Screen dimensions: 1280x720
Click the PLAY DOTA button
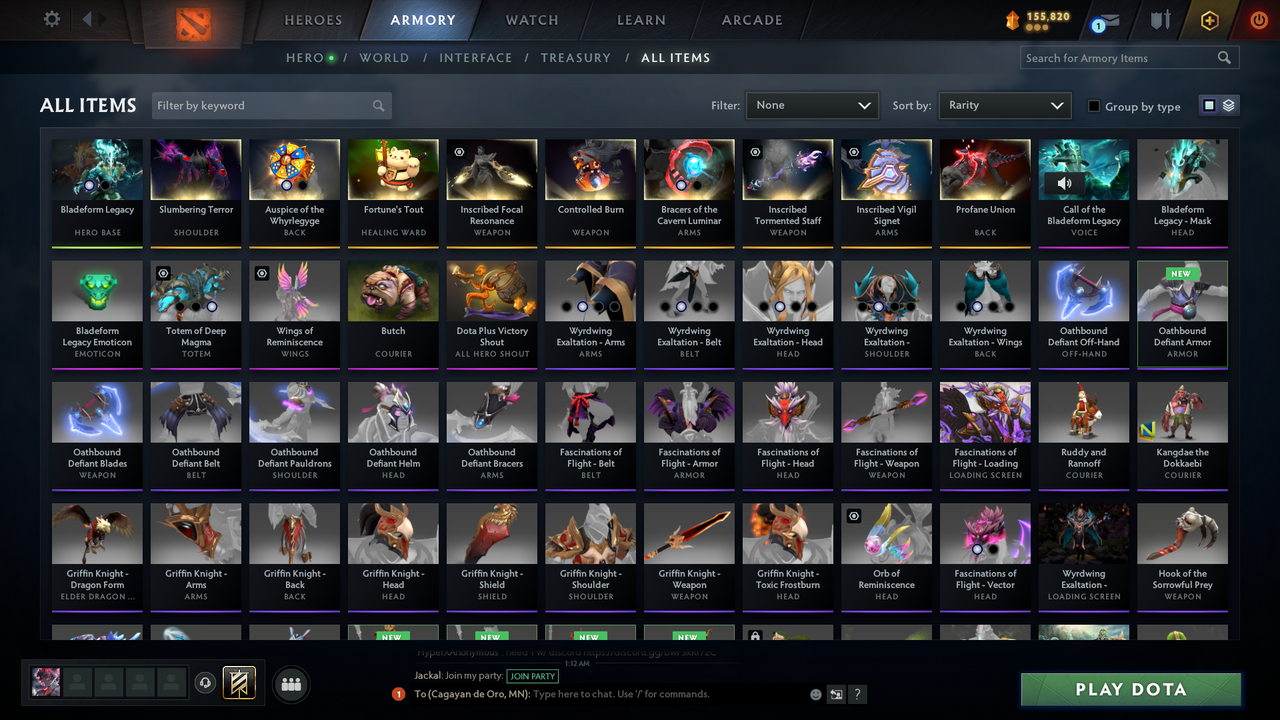1130,689
